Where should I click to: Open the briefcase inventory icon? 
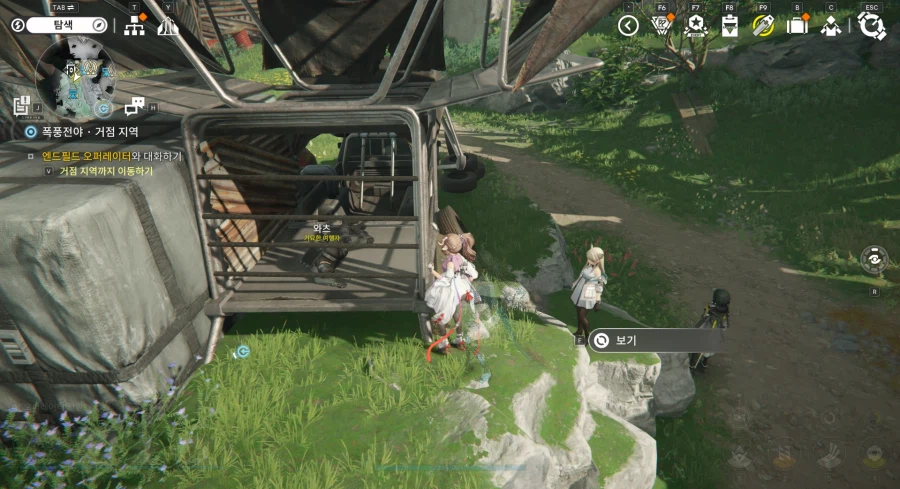(x=797, y=26)
